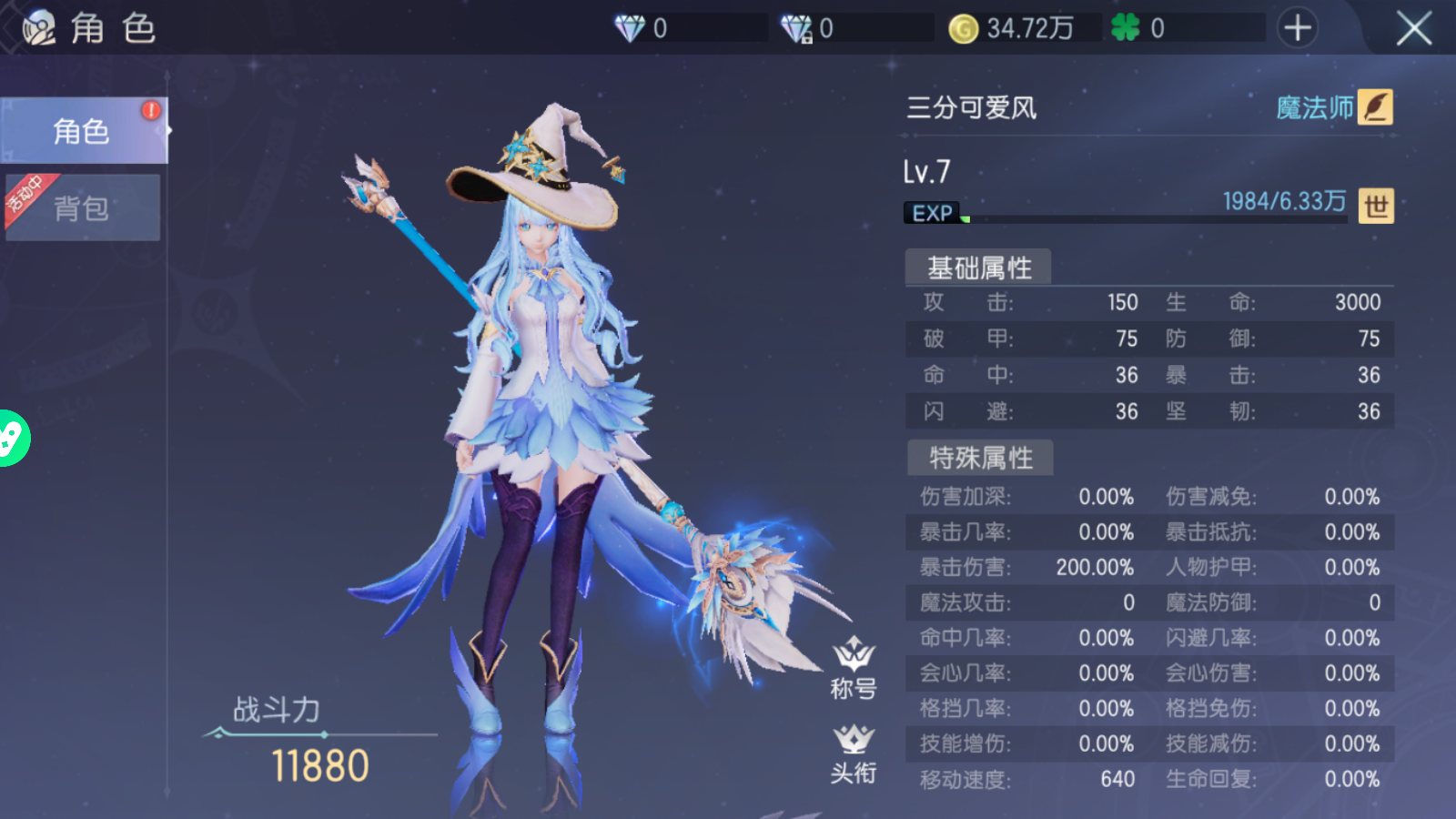Tap the plus button to add currency

(x=1297, y=28)
